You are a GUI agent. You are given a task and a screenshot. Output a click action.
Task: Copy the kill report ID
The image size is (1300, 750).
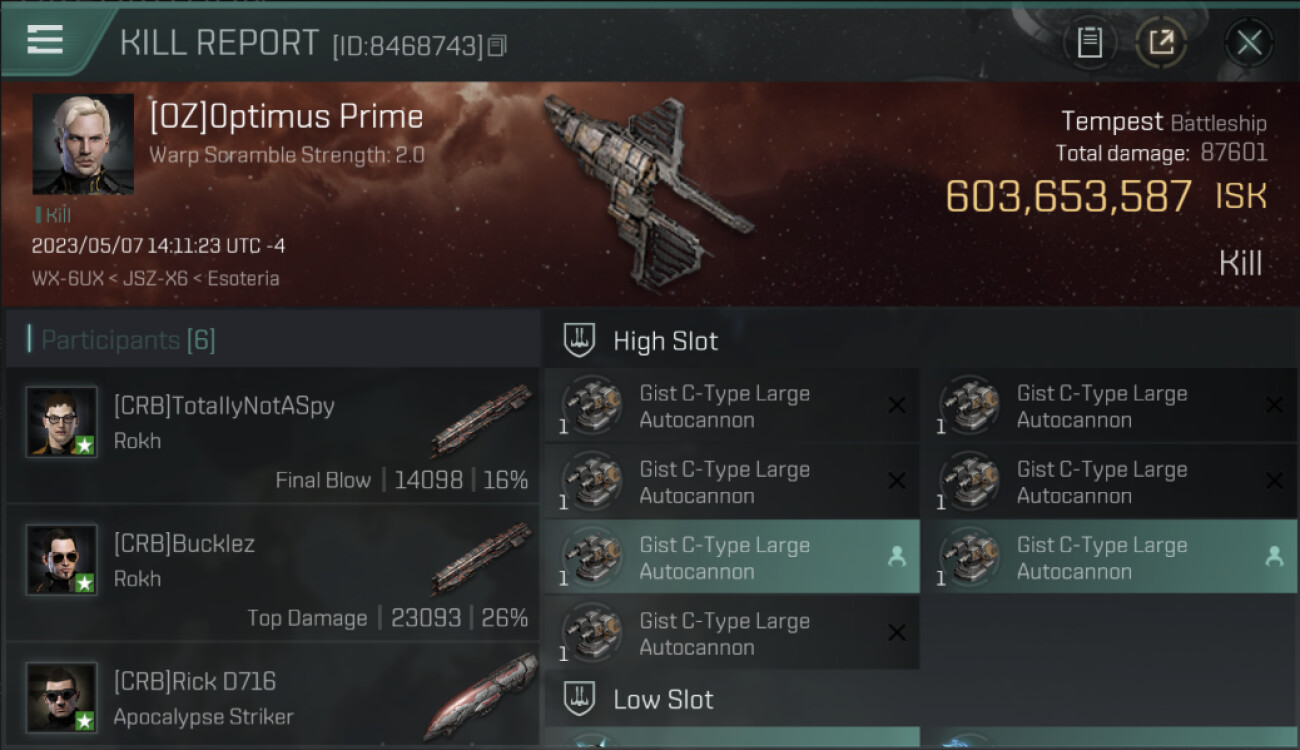coord(497,46)
